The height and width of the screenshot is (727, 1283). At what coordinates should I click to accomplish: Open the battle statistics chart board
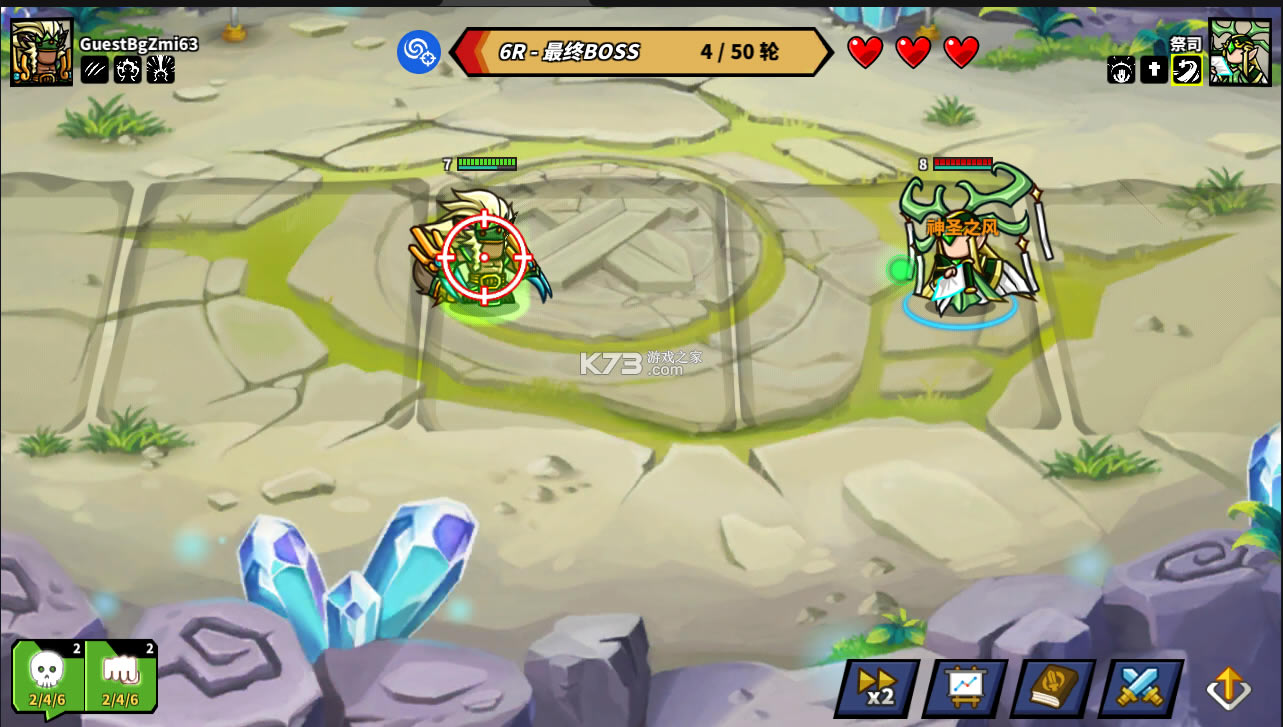(x=964, y=688)
